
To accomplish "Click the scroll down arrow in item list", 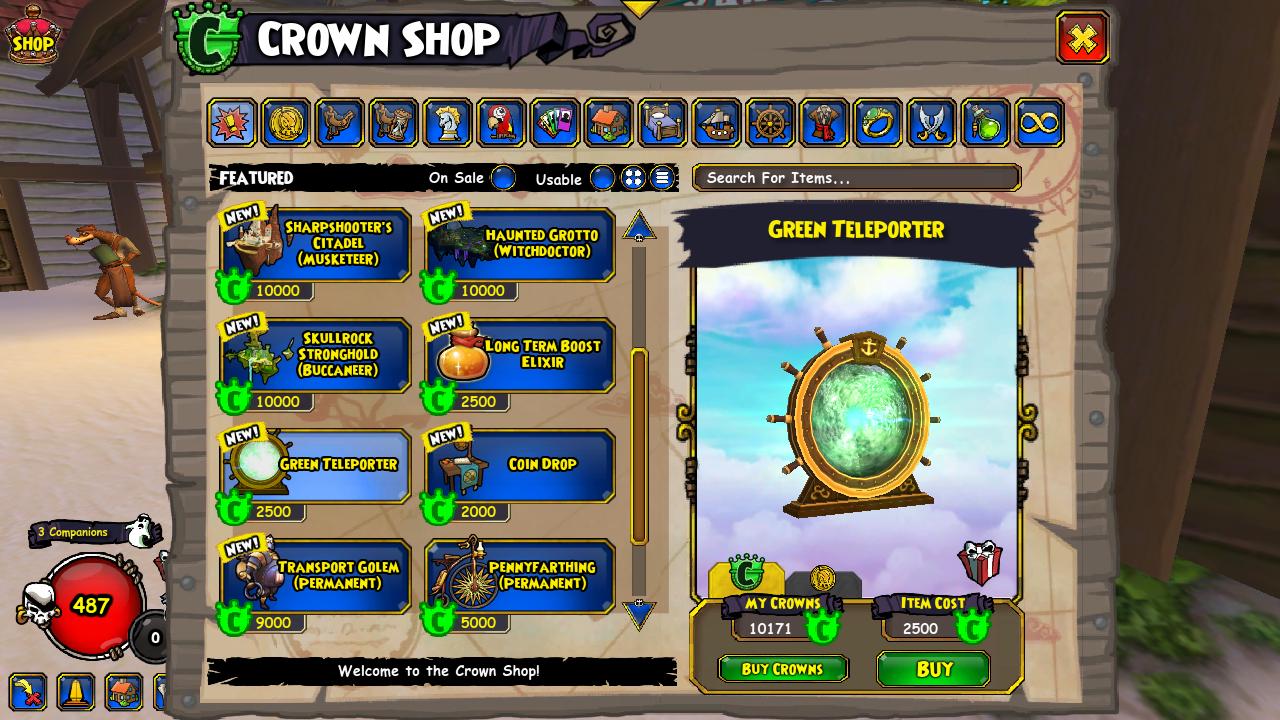I will click(639, 612).
